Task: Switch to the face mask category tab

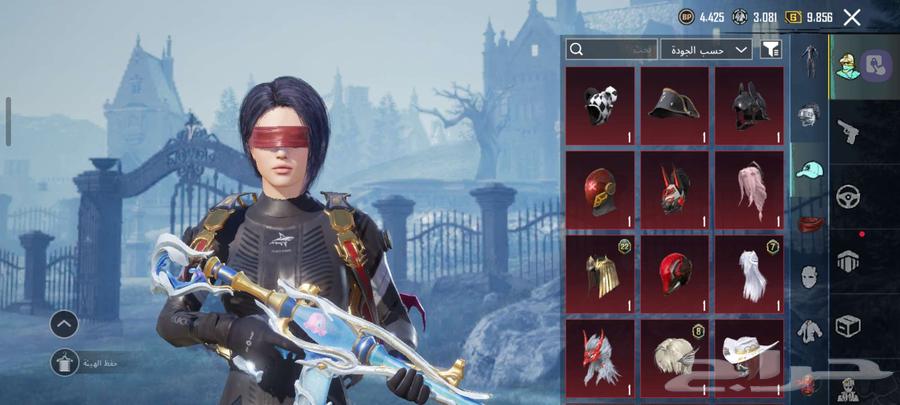Action: click(809, 276)
